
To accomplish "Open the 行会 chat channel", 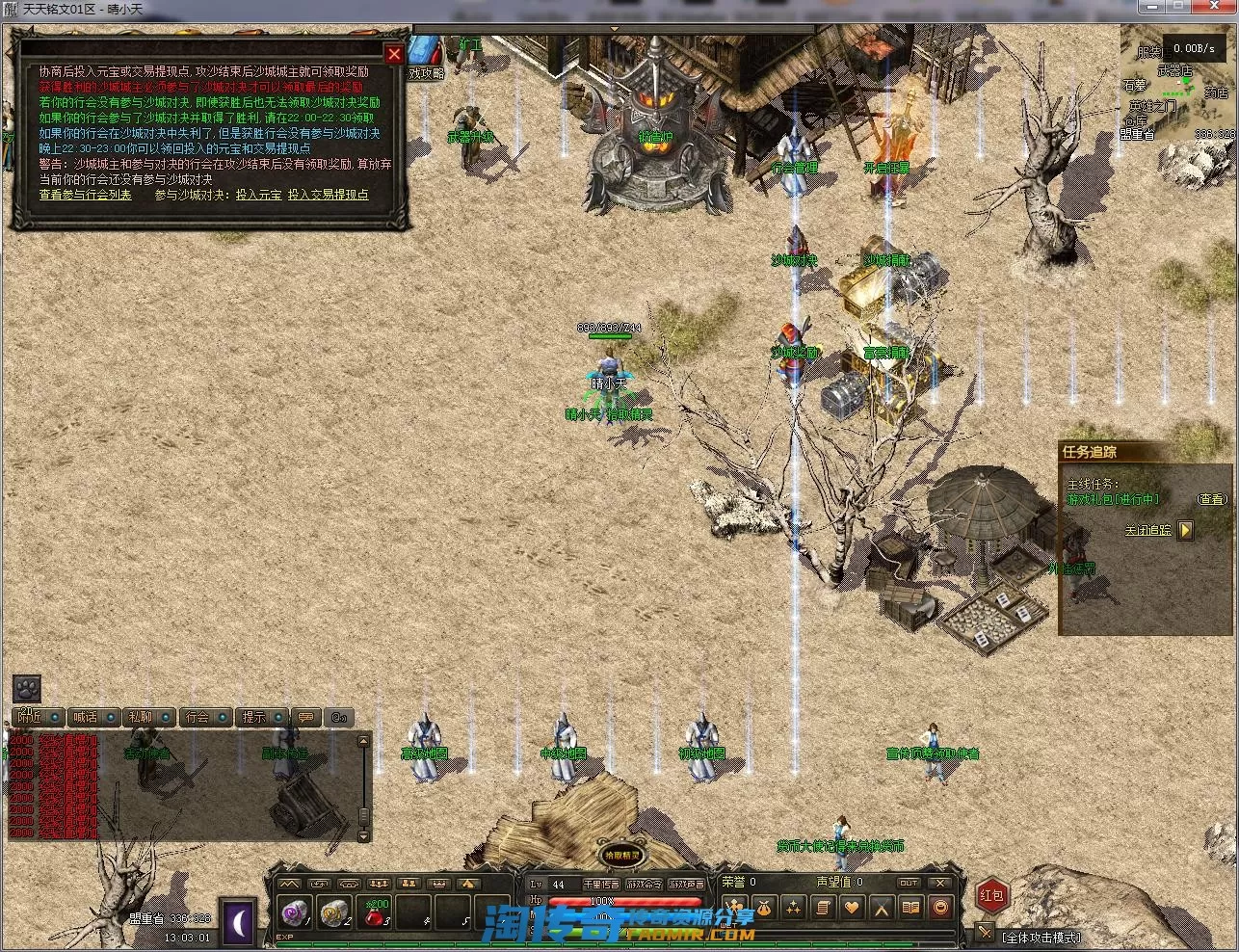I will pyautogui.click(x=206, y=717).
